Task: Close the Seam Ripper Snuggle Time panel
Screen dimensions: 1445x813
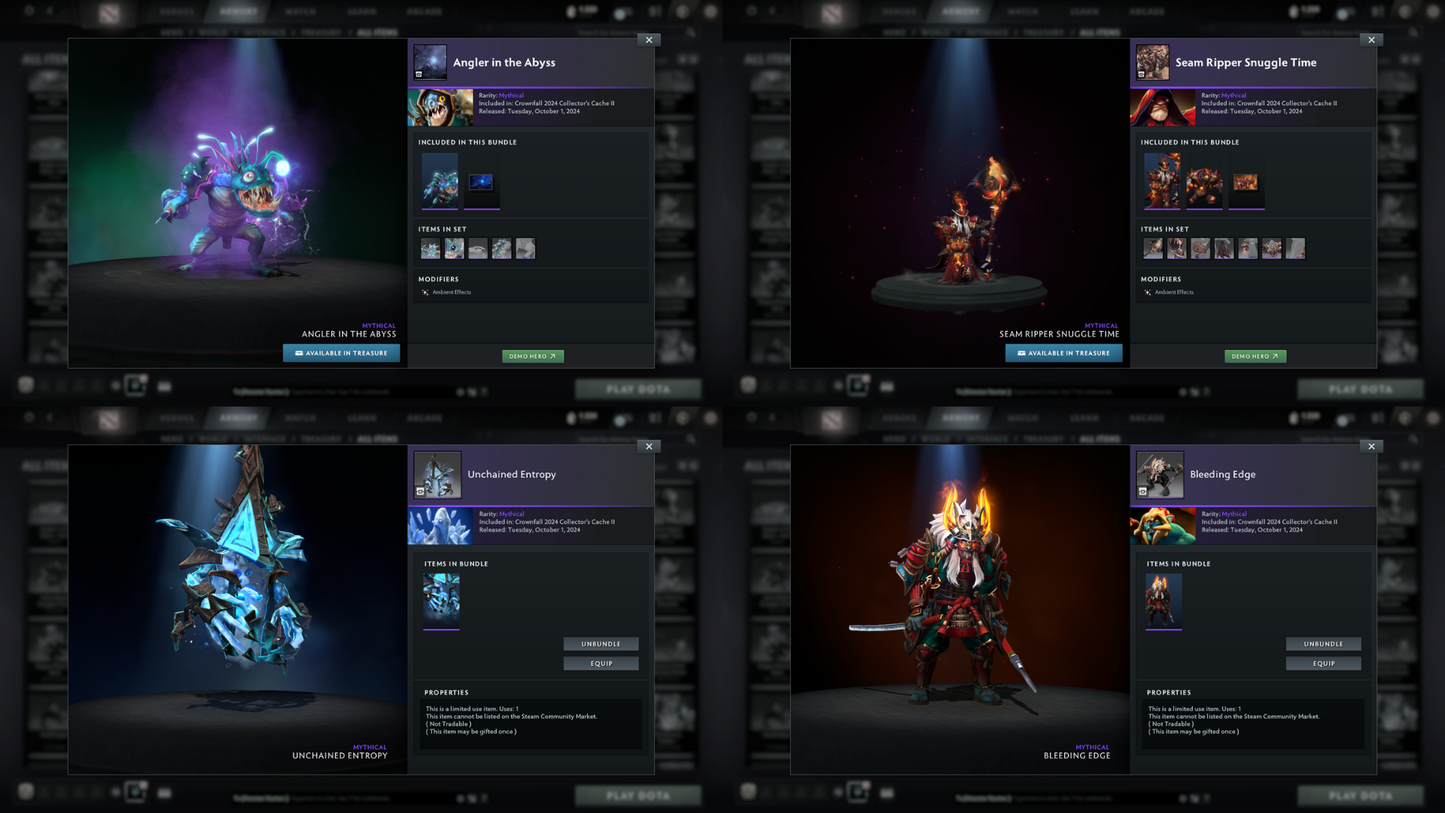Action: pyautogui.click(x=1371, y=40)
